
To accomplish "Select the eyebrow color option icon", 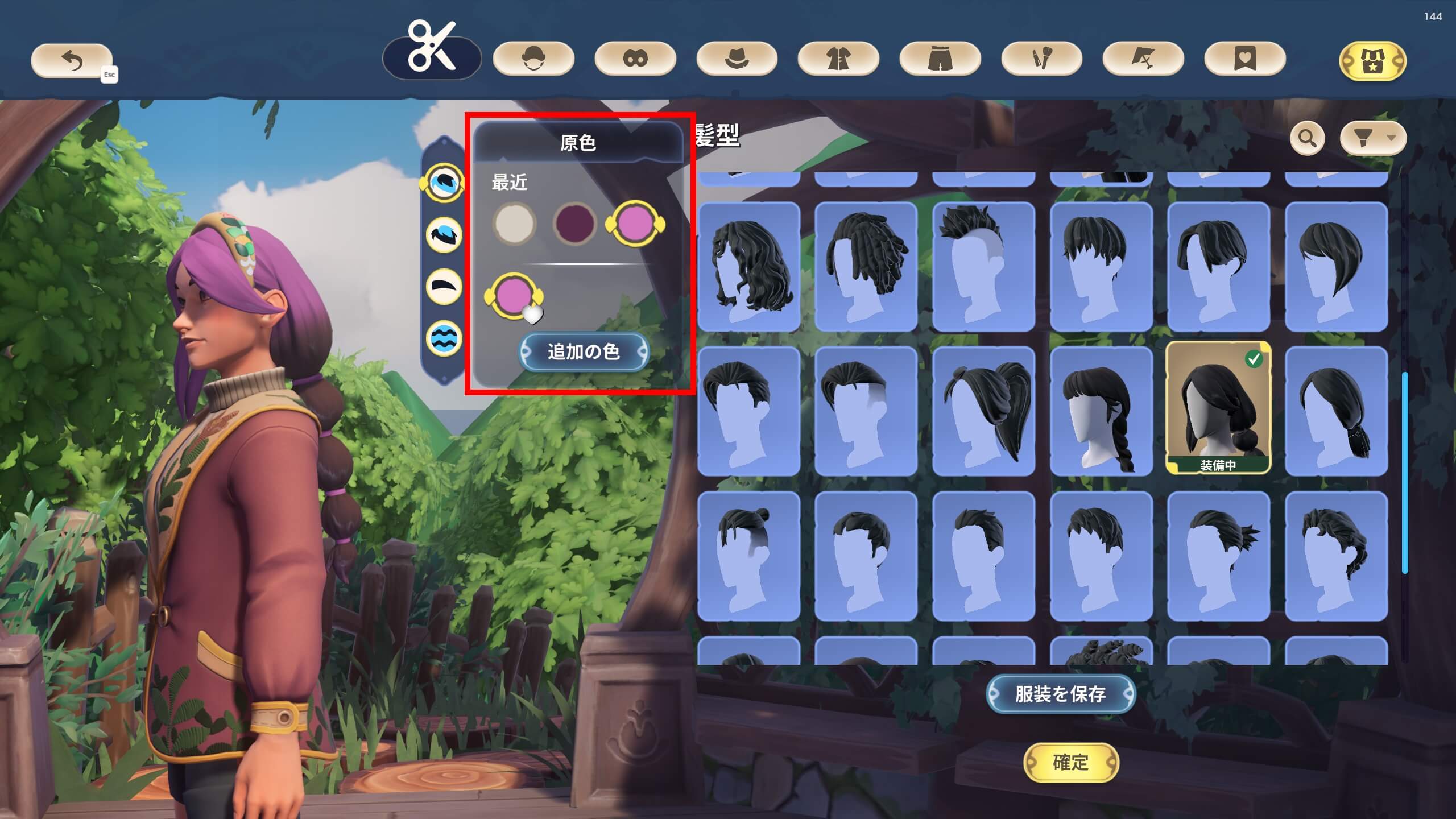I will coord(444,286).
